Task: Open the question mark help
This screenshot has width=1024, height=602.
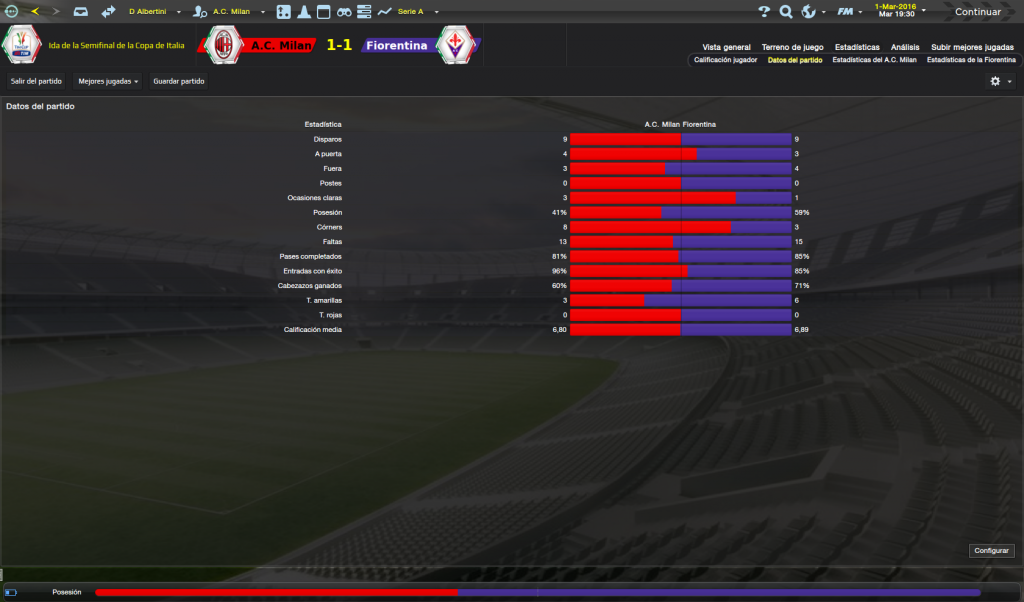Action: pos(764,12)
